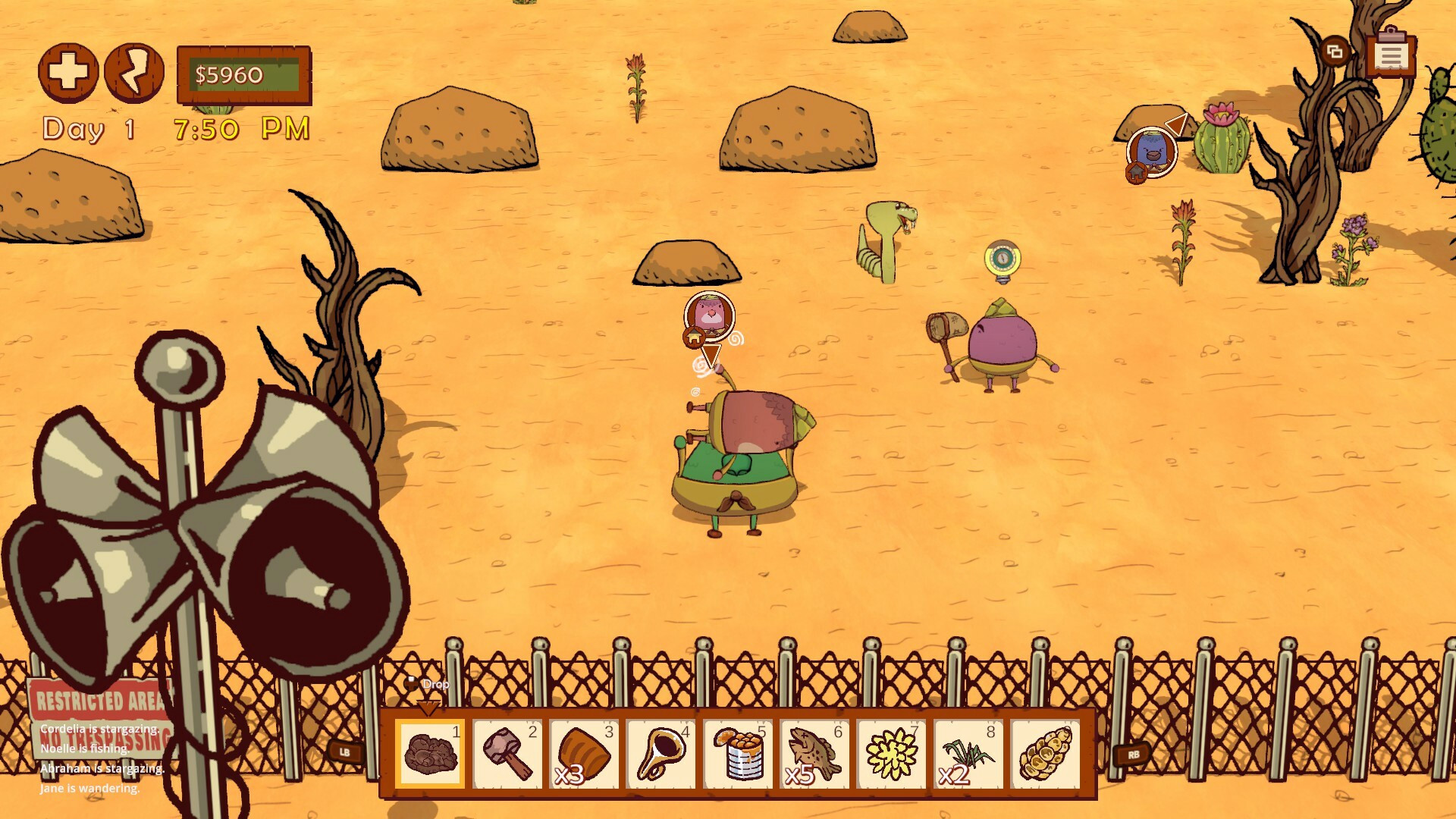The width and height of the screenshot is (1456, 819).
Task: Select the green grass stack in slot 8
Action: pyautogui.click(x=968, y=753)
